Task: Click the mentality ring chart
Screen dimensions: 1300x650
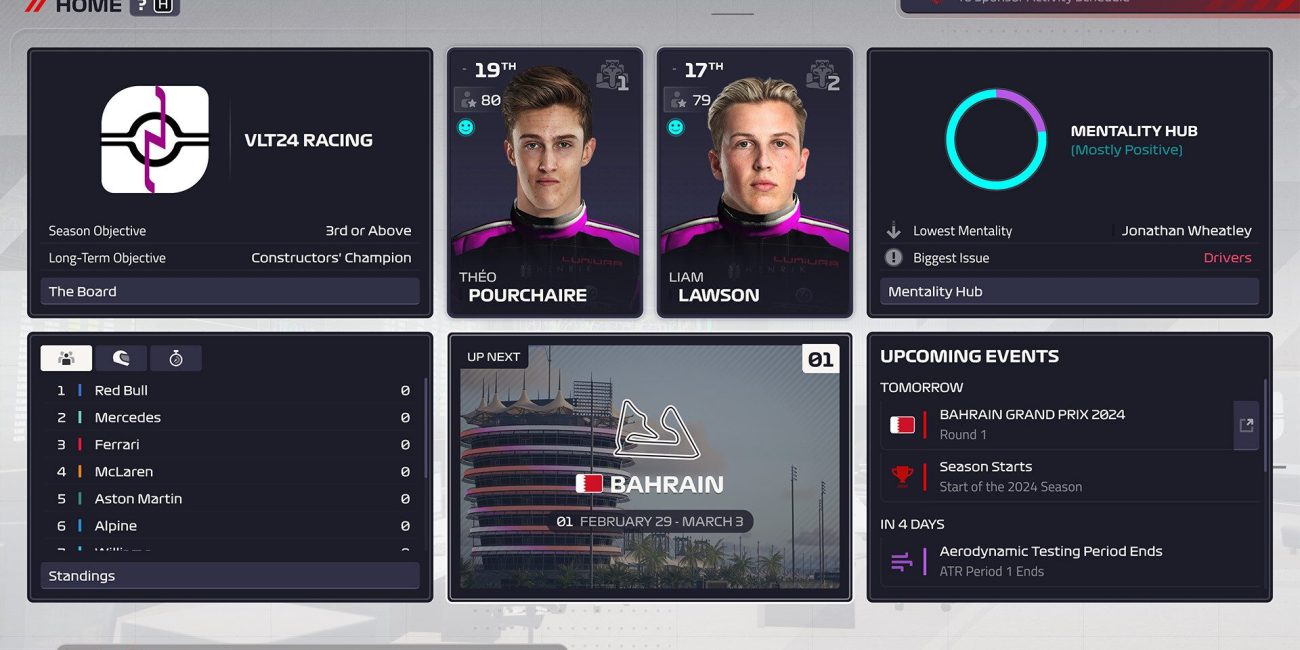Action: tap(995, 139)
